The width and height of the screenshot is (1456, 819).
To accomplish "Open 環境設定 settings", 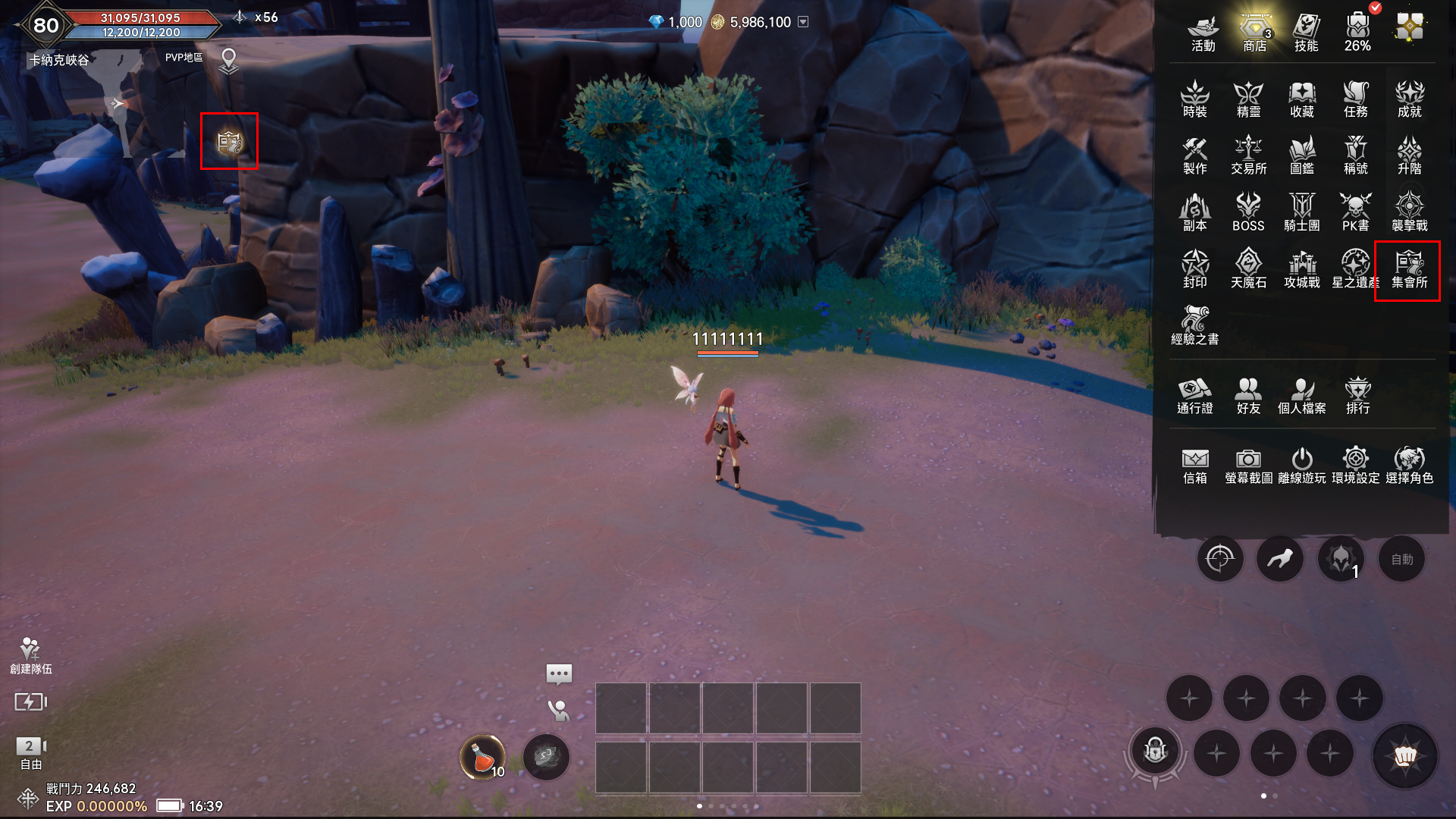I will tap(1355, 465).
